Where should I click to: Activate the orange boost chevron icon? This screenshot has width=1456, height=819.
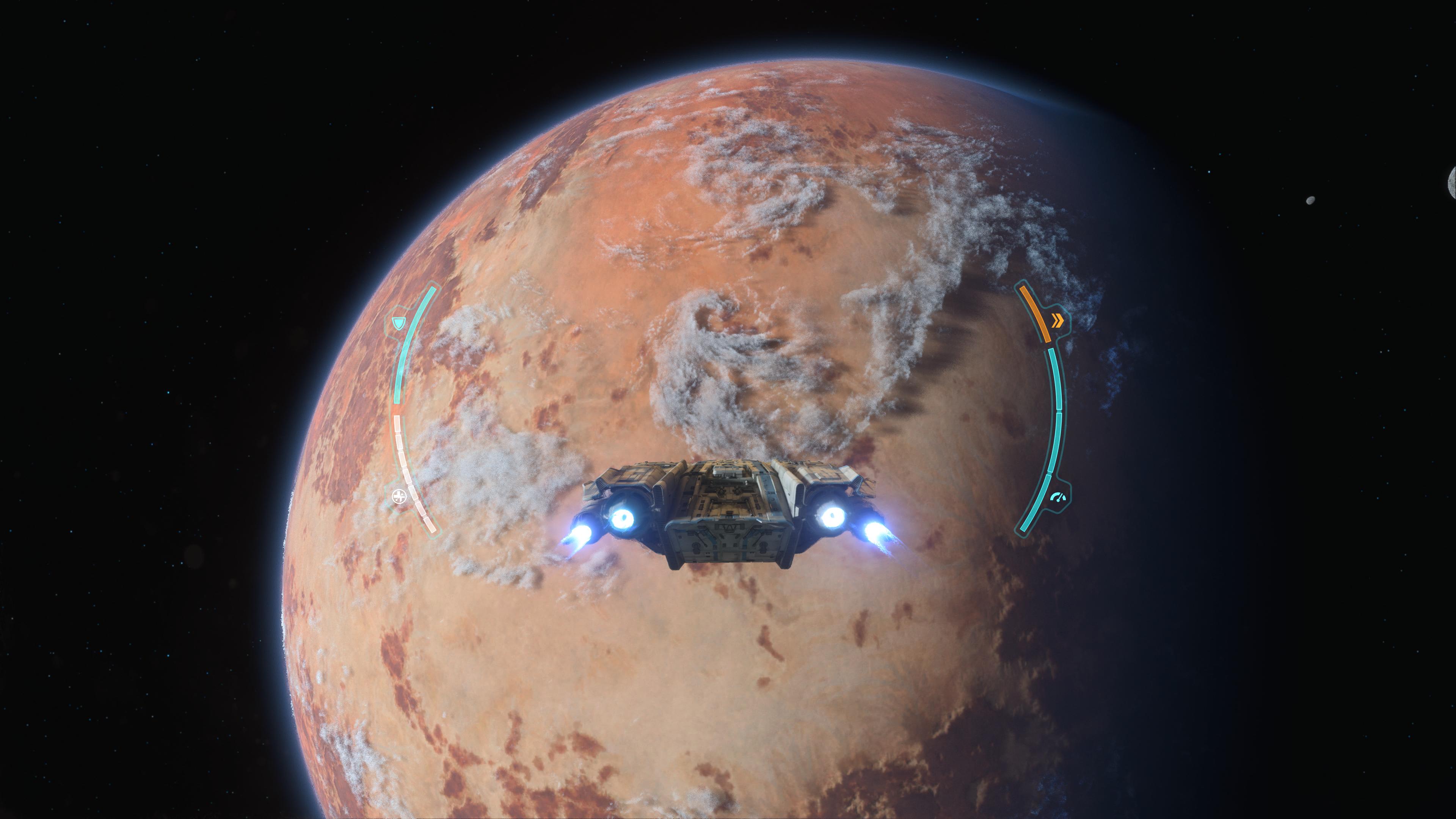1057,321
